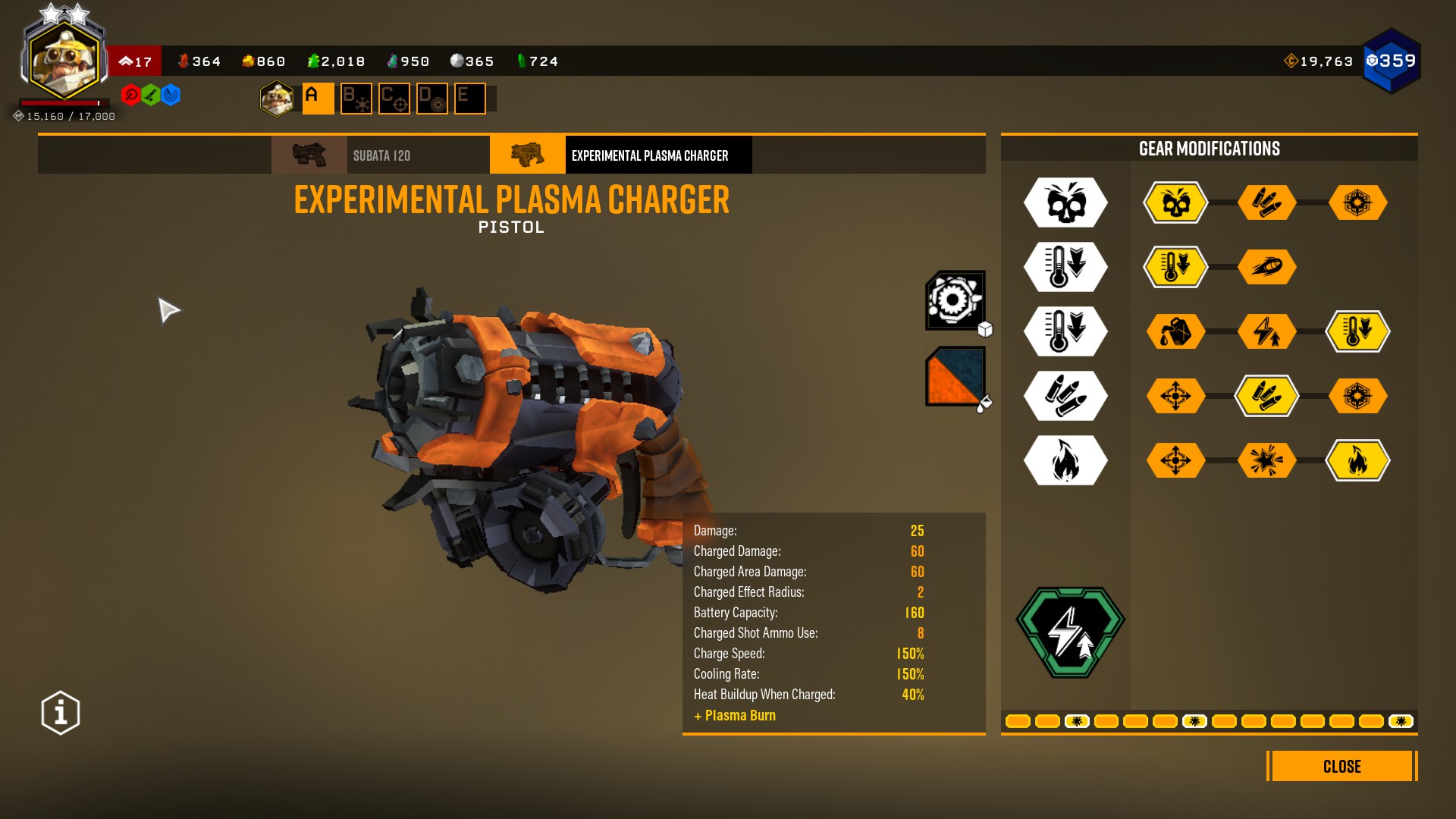
Task: Pick the lightning bolt mod in tier three
Action: 1266,331
